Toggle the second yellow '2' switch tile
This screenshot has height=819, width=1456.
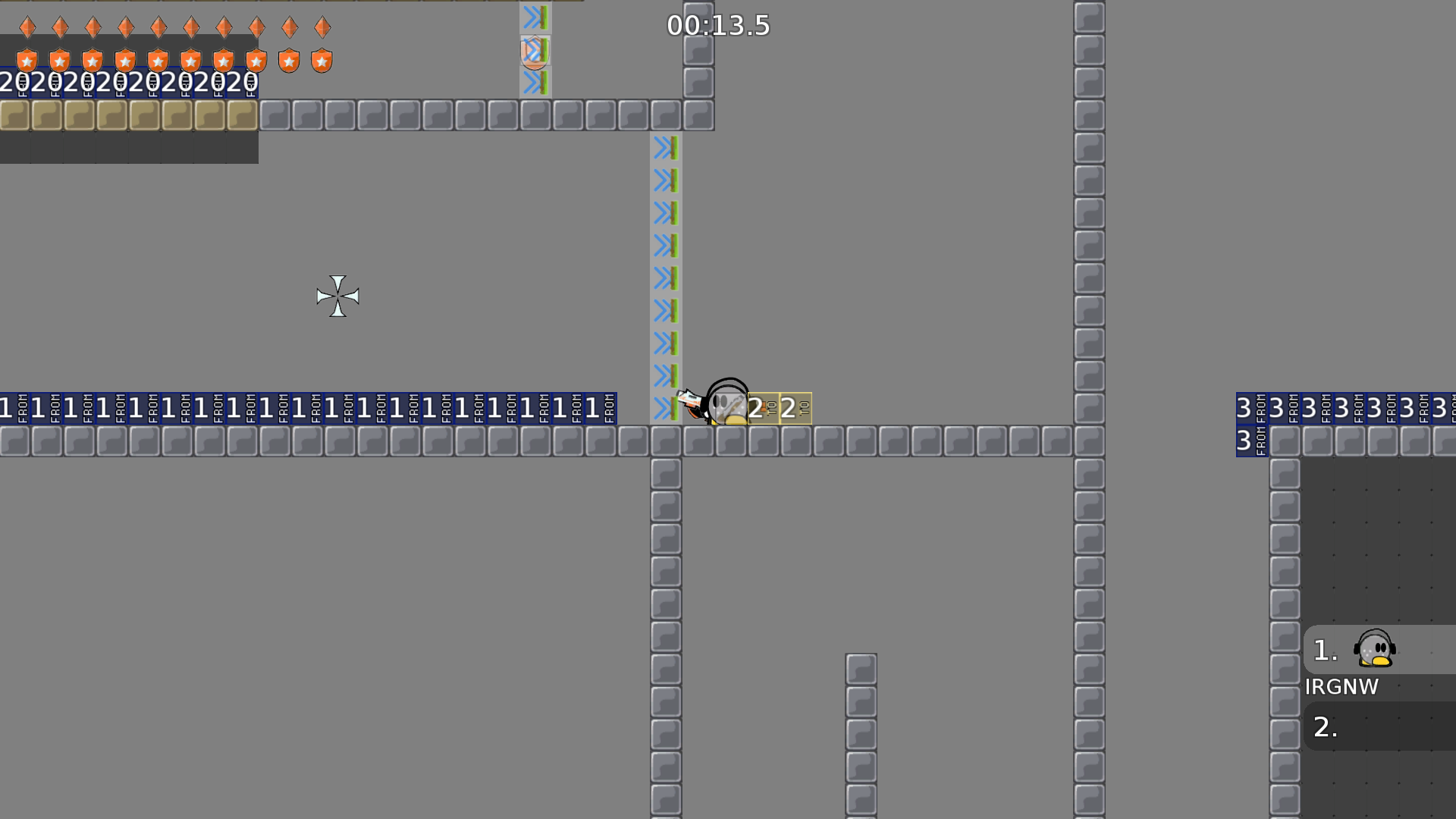796,408
